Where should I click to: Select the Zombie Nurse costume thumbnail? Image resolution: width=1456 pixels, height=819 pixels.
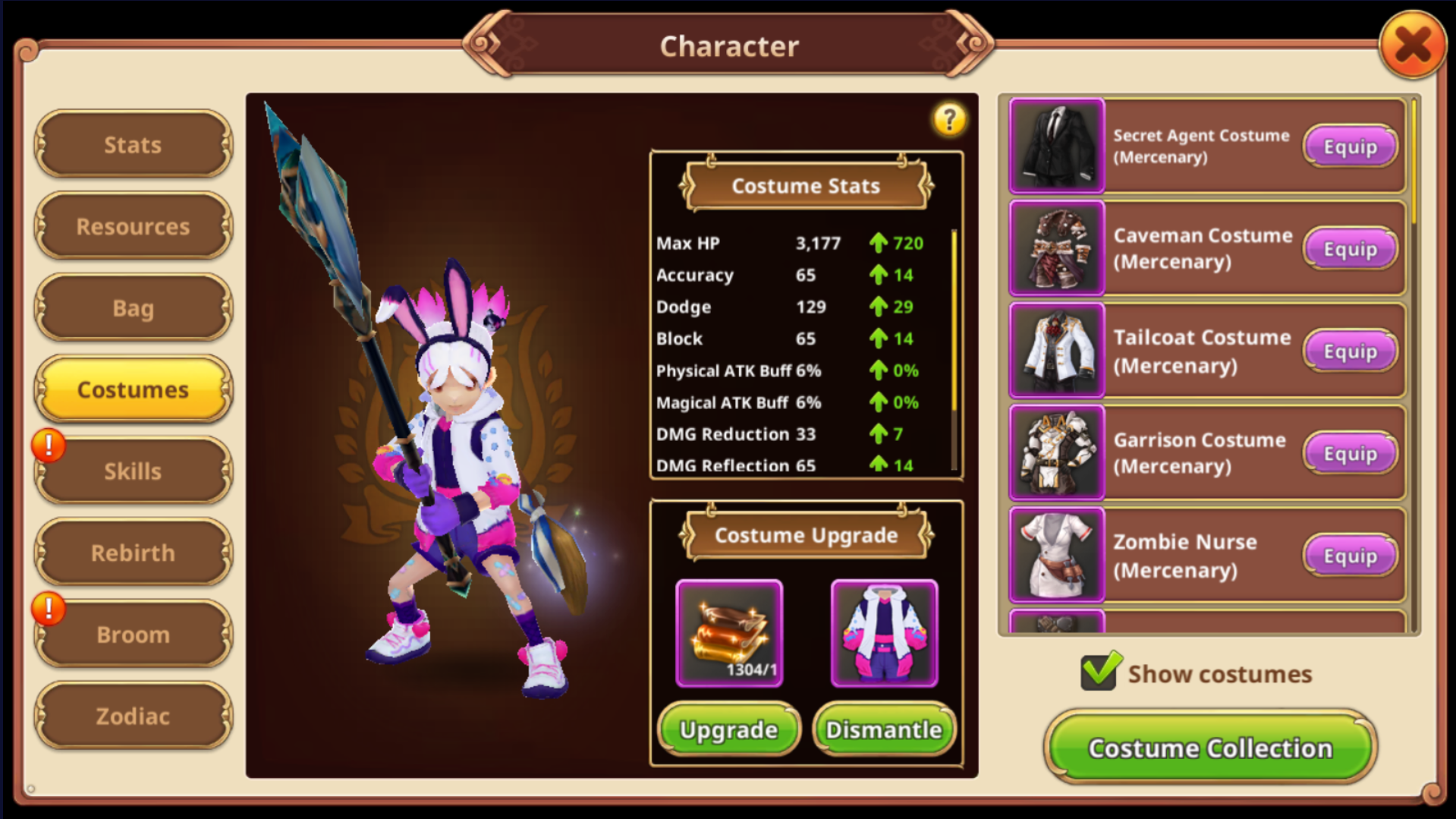[x=1056, y=556]
